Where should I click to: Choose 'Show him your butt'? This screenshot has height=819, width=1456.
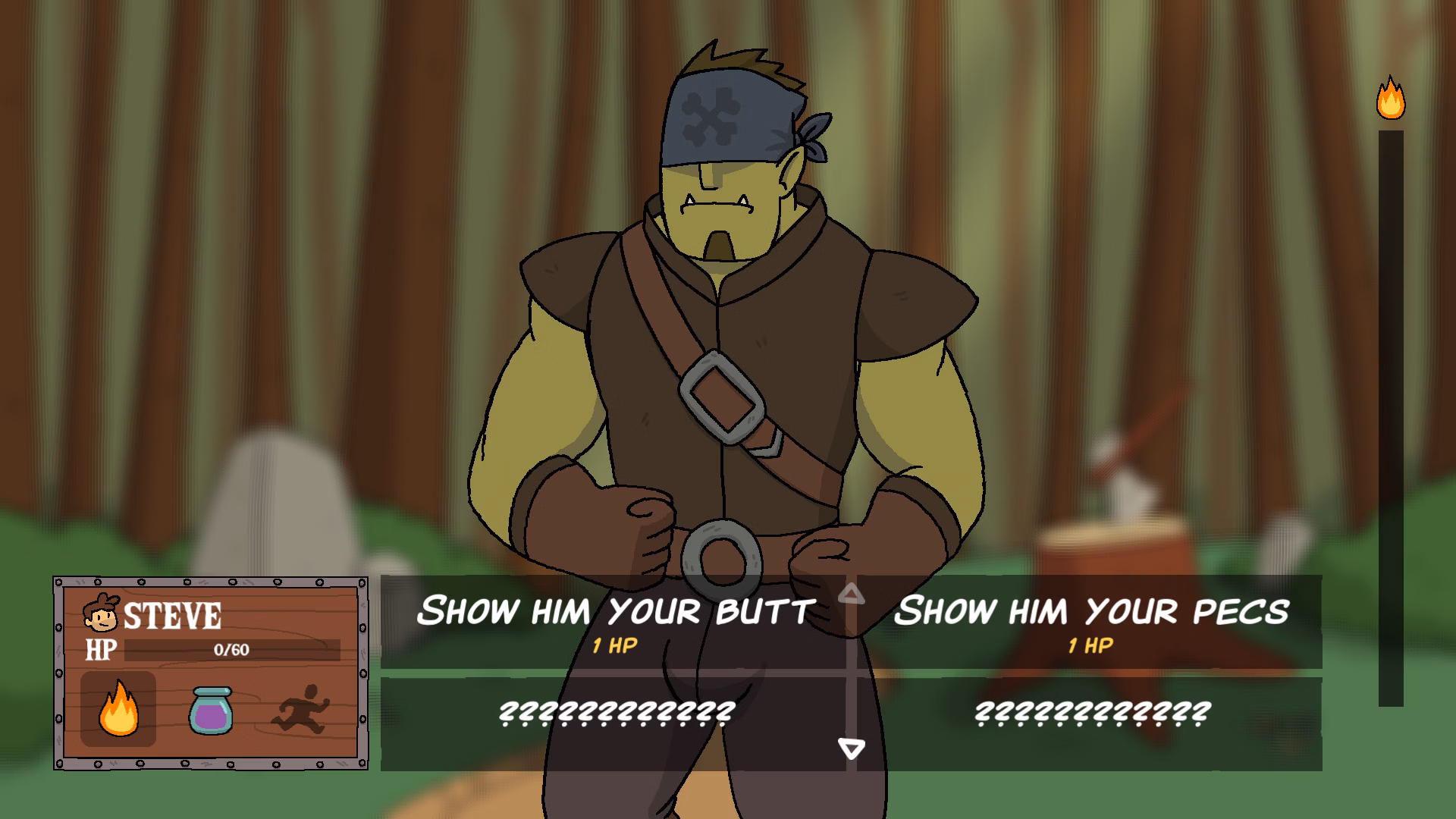[616, 608]
